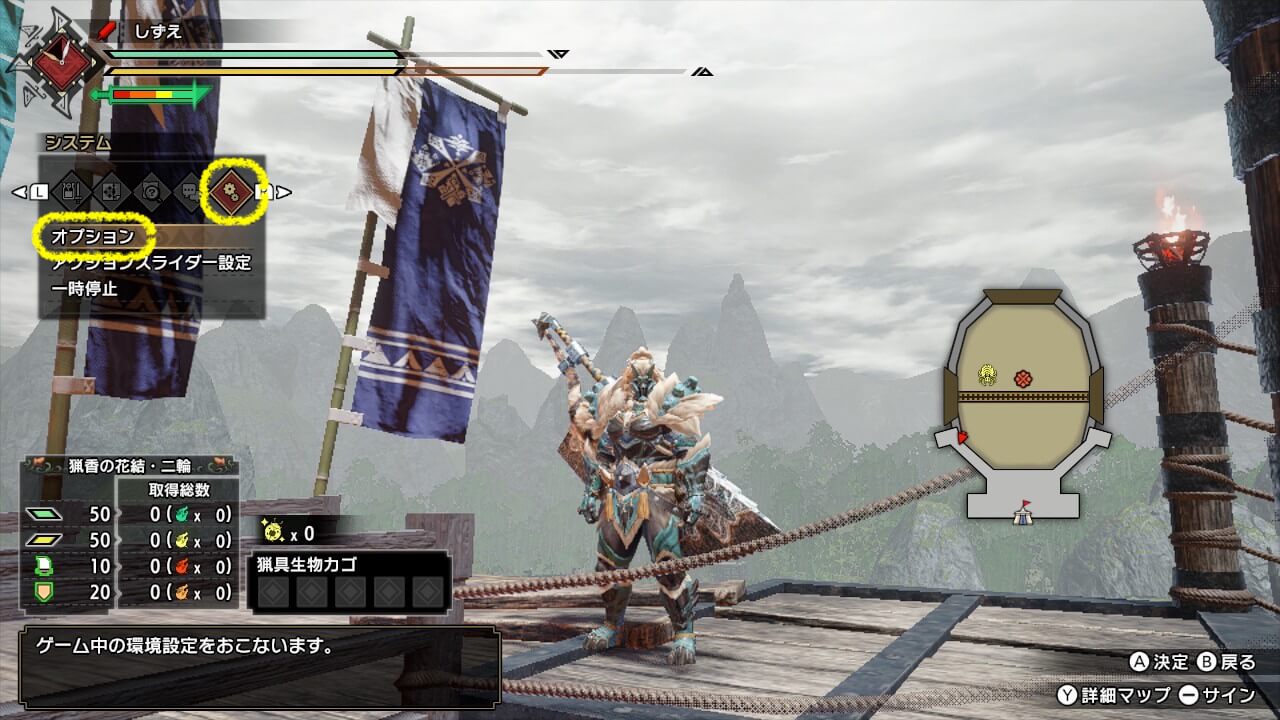Switch to the speech bubble chat tab
The height and width of the screenshot is (720, 1280).
[189, 191]
